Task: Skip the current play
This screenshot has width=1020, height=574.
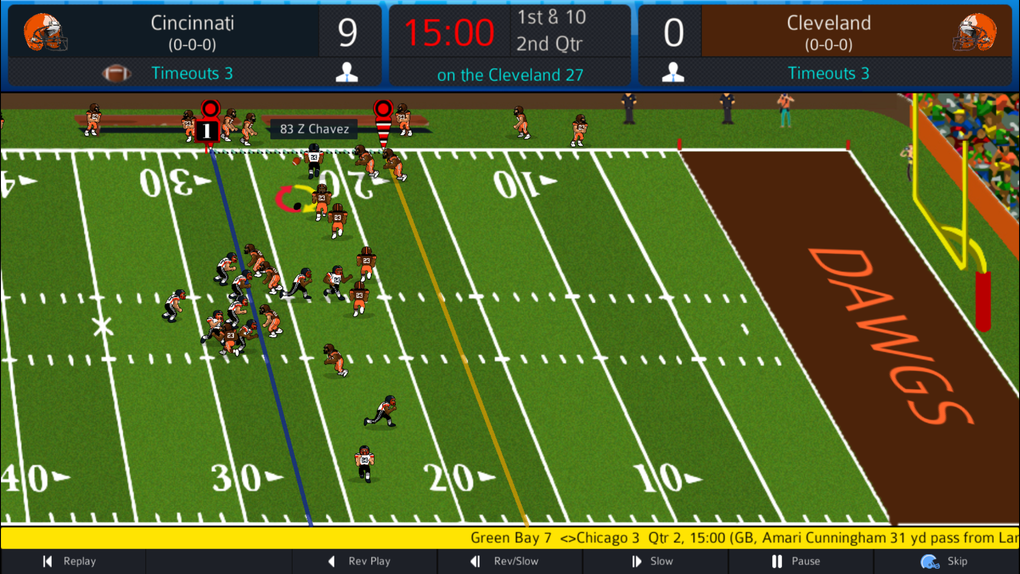Action: coord(944,562)
